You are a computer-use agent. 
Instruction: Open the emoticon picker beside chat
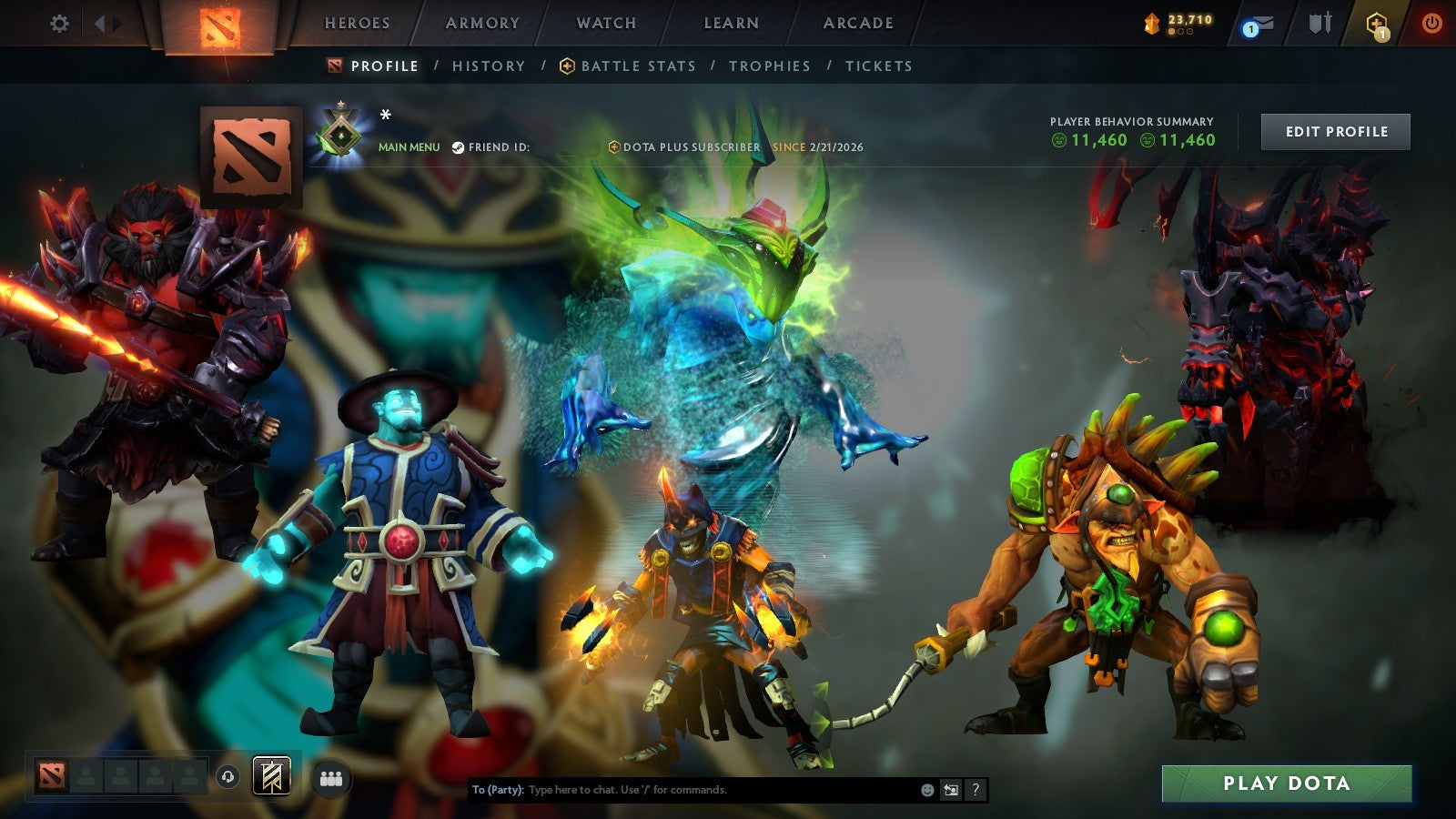[927, 789]
